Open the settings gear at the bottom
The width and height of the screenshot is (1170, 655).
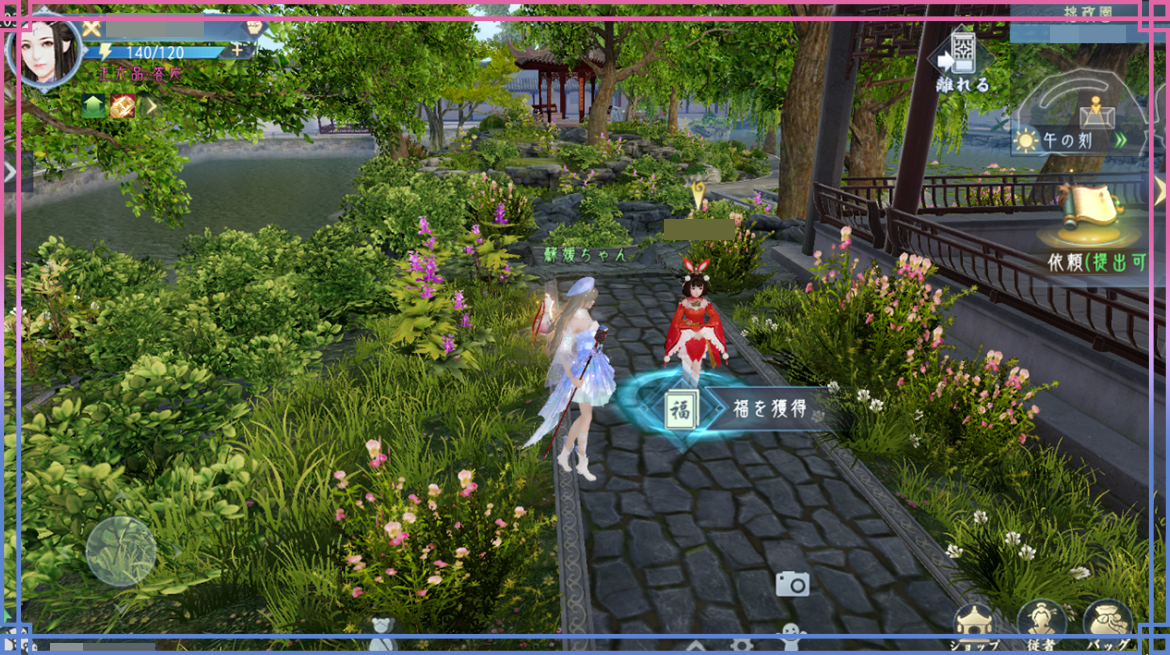click(741, 646)
